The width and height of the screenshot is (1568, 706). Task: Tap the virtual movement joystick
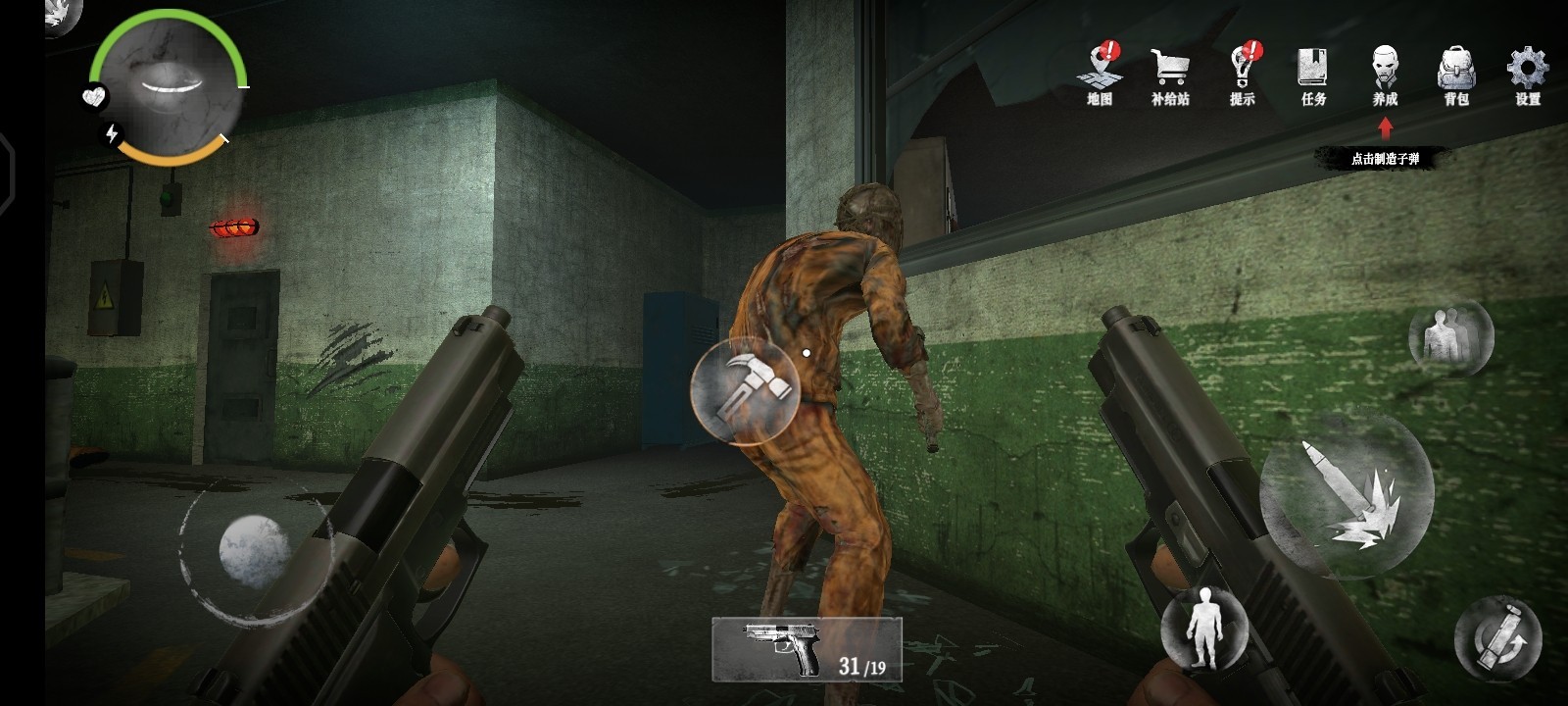pos(254,549)
